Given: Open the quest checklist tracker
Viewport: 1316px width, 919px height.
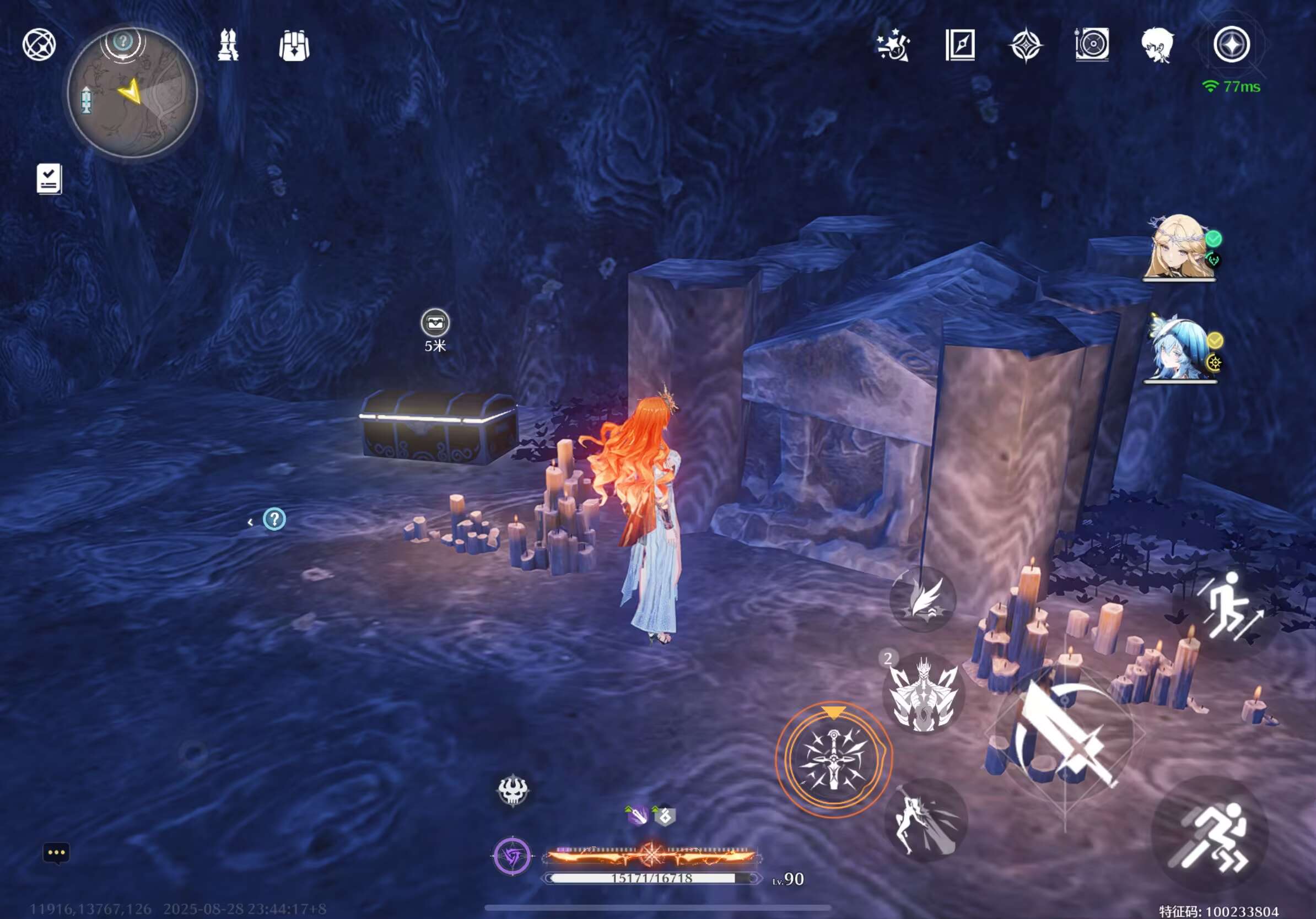Looking at the screenshot, I should point(48,179).
